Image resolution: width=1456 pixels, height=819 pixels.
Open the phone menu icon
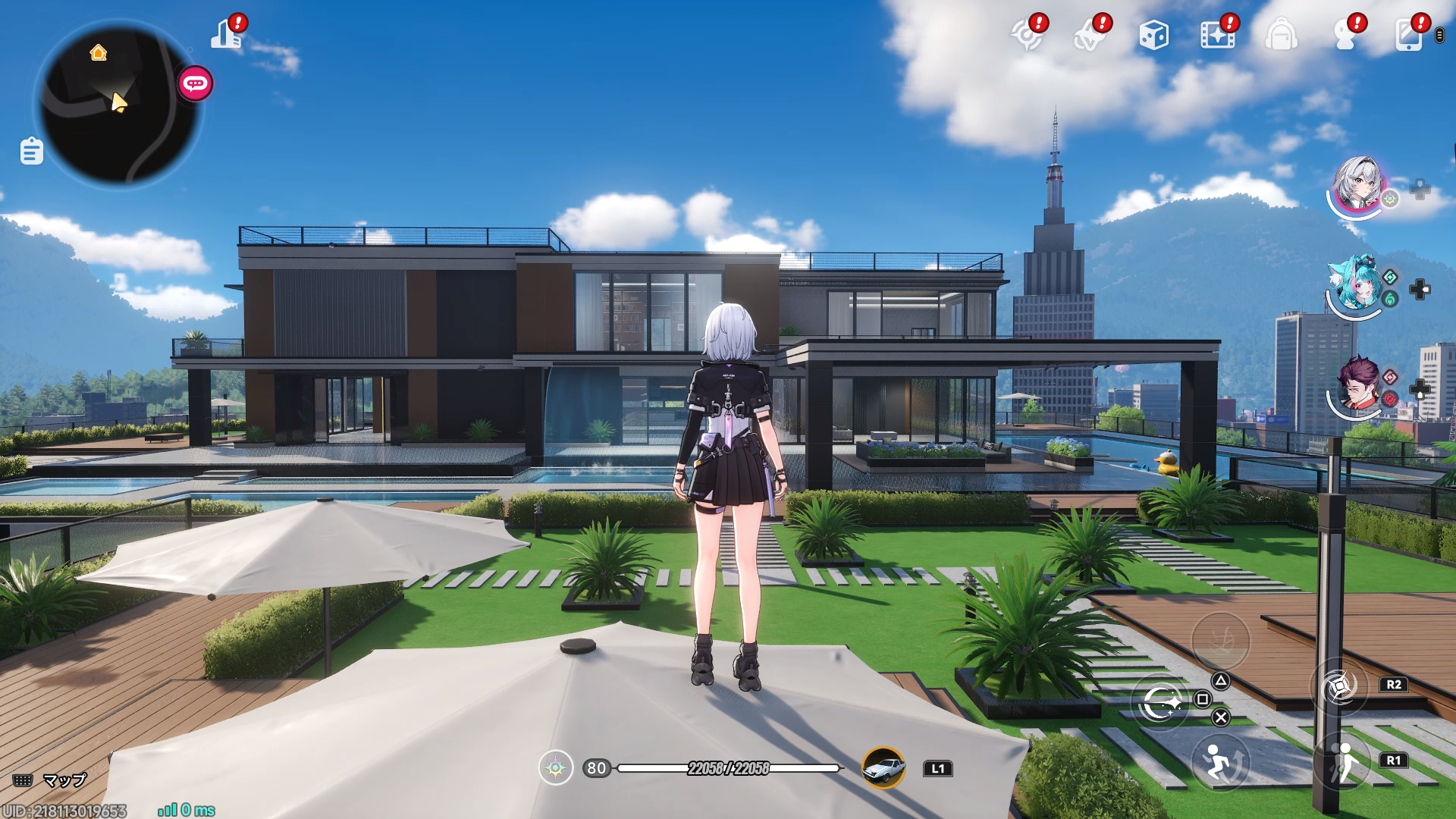pyautogui.click(x=1408, y=35)
